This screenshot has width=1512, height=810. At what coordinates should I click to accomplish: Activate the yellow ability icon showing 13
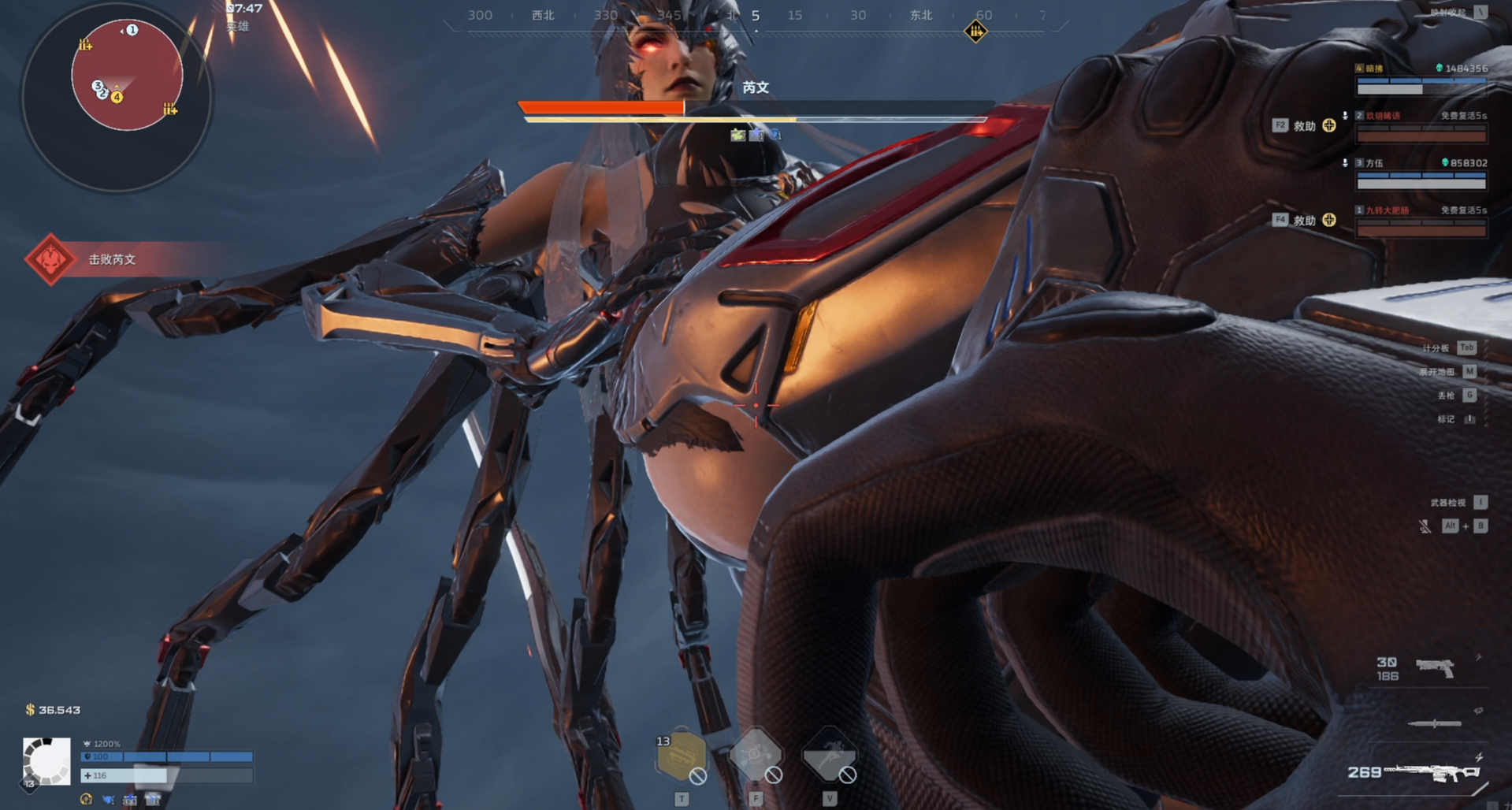681,756
